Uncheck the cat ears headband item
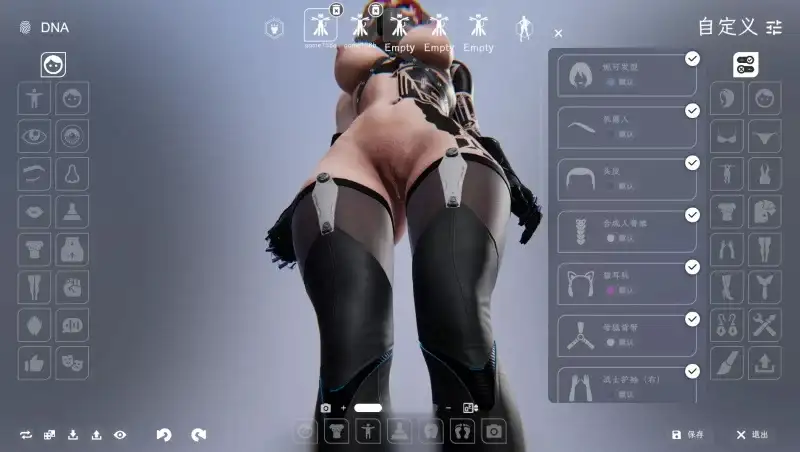 692,267
